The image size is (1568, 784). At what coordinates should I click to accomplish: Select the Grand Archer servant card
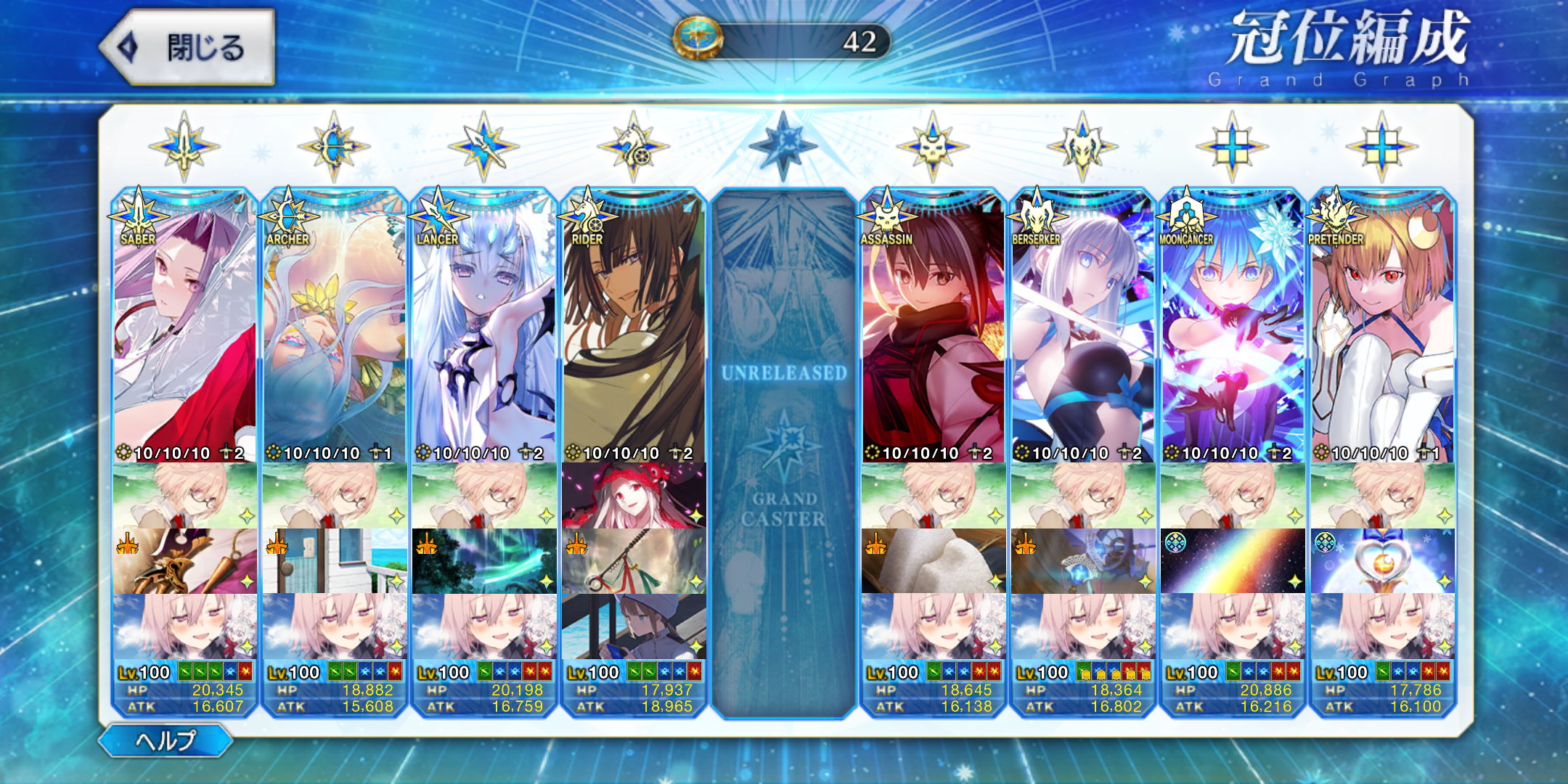[334, 327]
